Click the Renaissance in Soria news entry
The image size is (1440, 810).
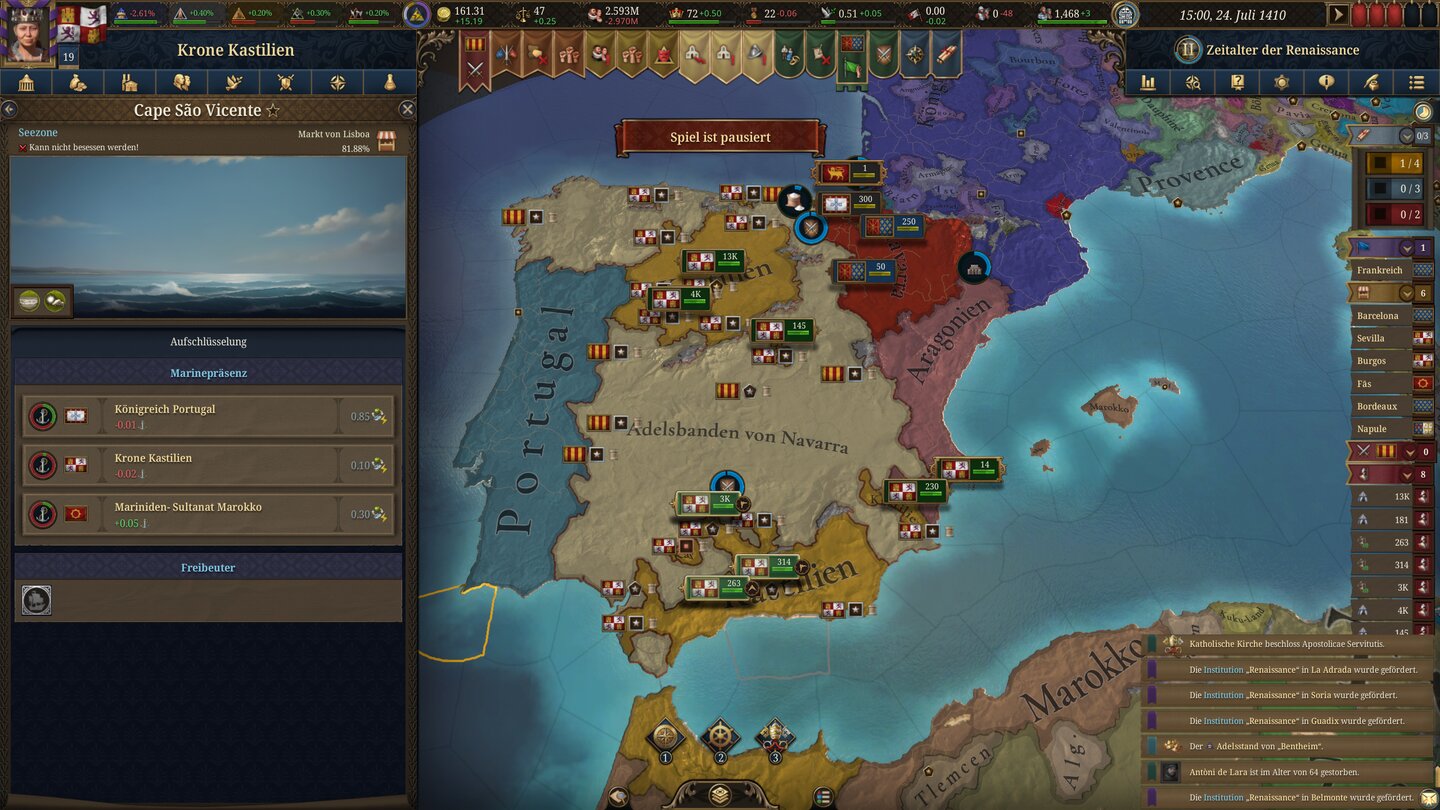pos(1290,695)
